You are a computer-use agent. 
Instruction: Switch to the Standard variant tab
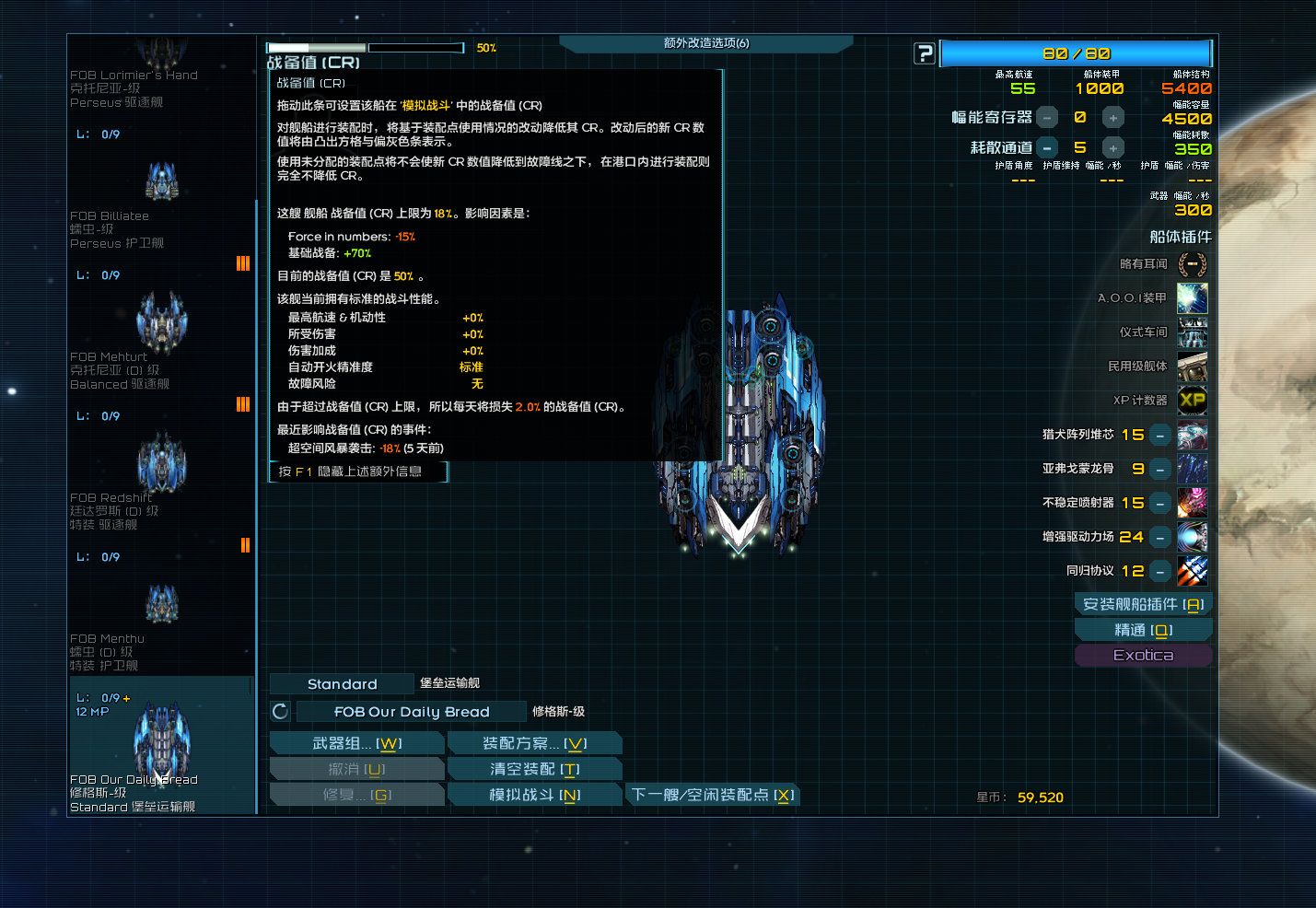point(341,683)
